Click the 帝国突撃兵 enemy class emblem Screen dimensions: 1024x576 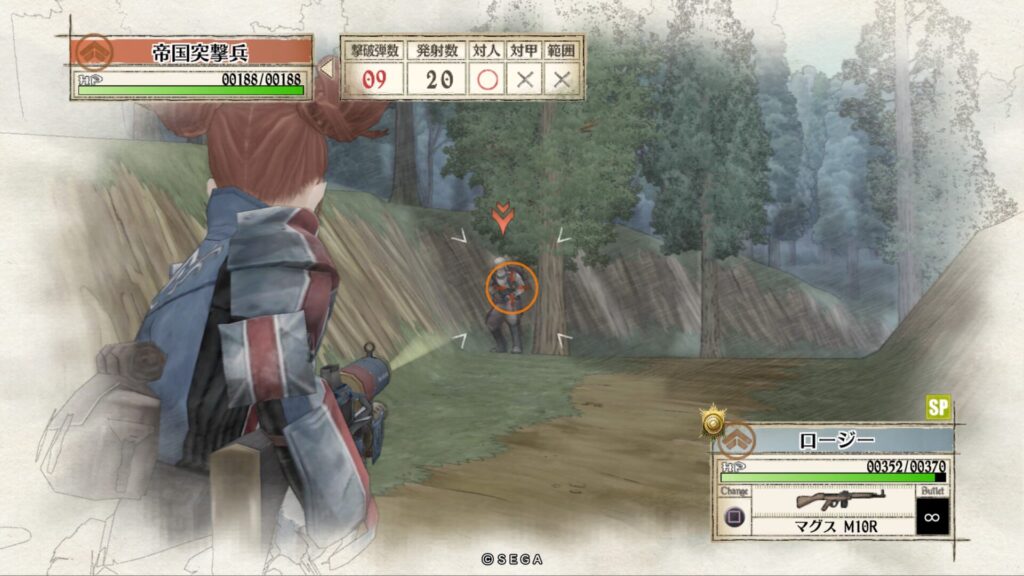(x=94, y=51)
